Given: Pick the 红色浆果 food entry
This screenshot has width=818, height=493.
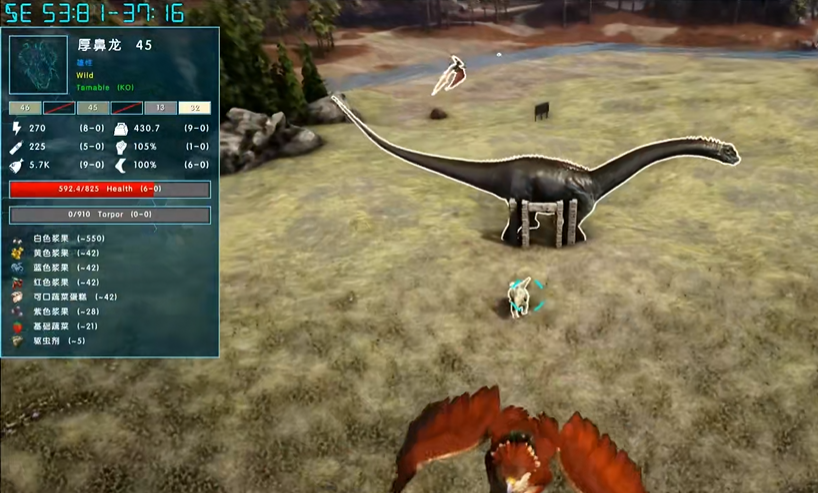Looking at the screenshot, I should (x=63, y=282).
